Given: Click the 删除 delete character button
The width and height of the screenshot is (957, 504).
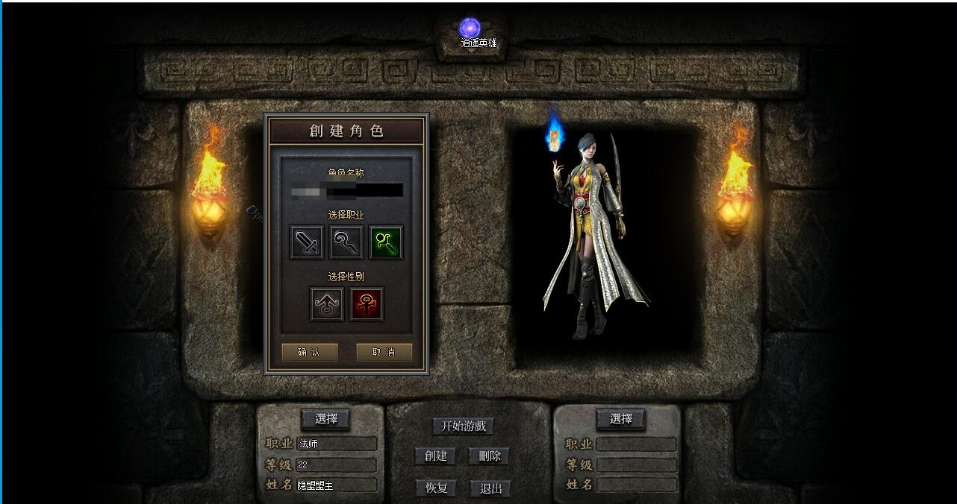Looking at the screenshot, I should click(489, 456).
